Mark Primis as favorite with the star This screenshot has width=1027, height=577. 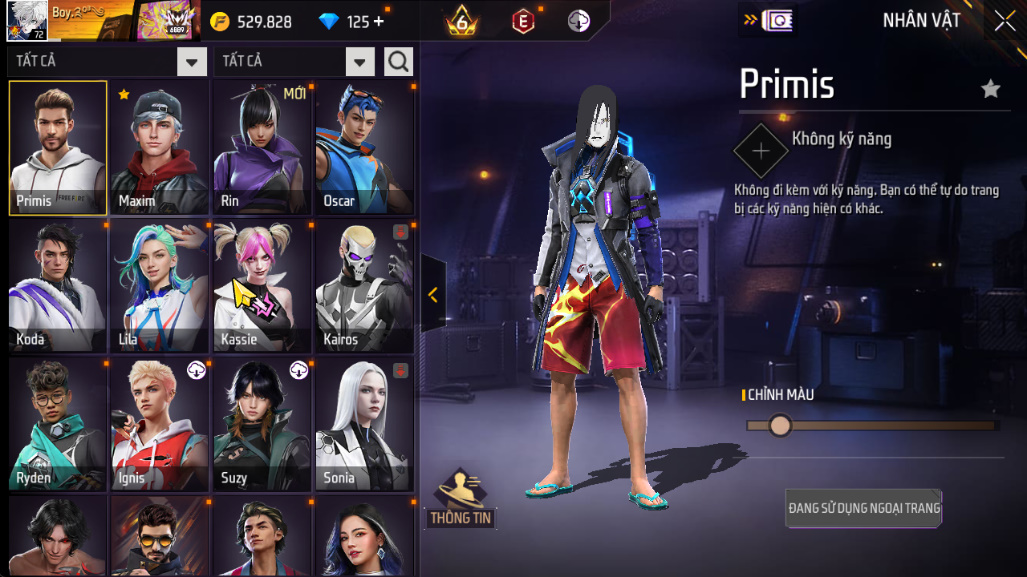tap(990, 89)
